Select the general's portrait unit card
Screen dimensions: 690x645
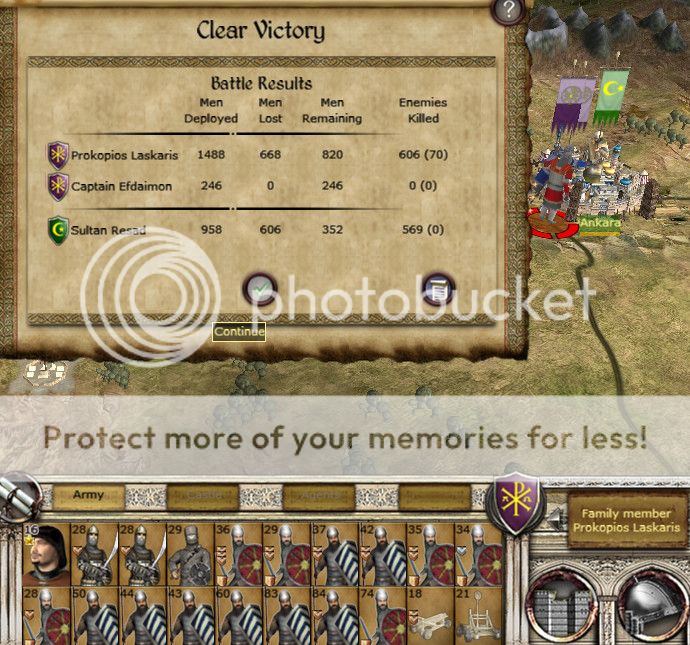click(46, 554)
